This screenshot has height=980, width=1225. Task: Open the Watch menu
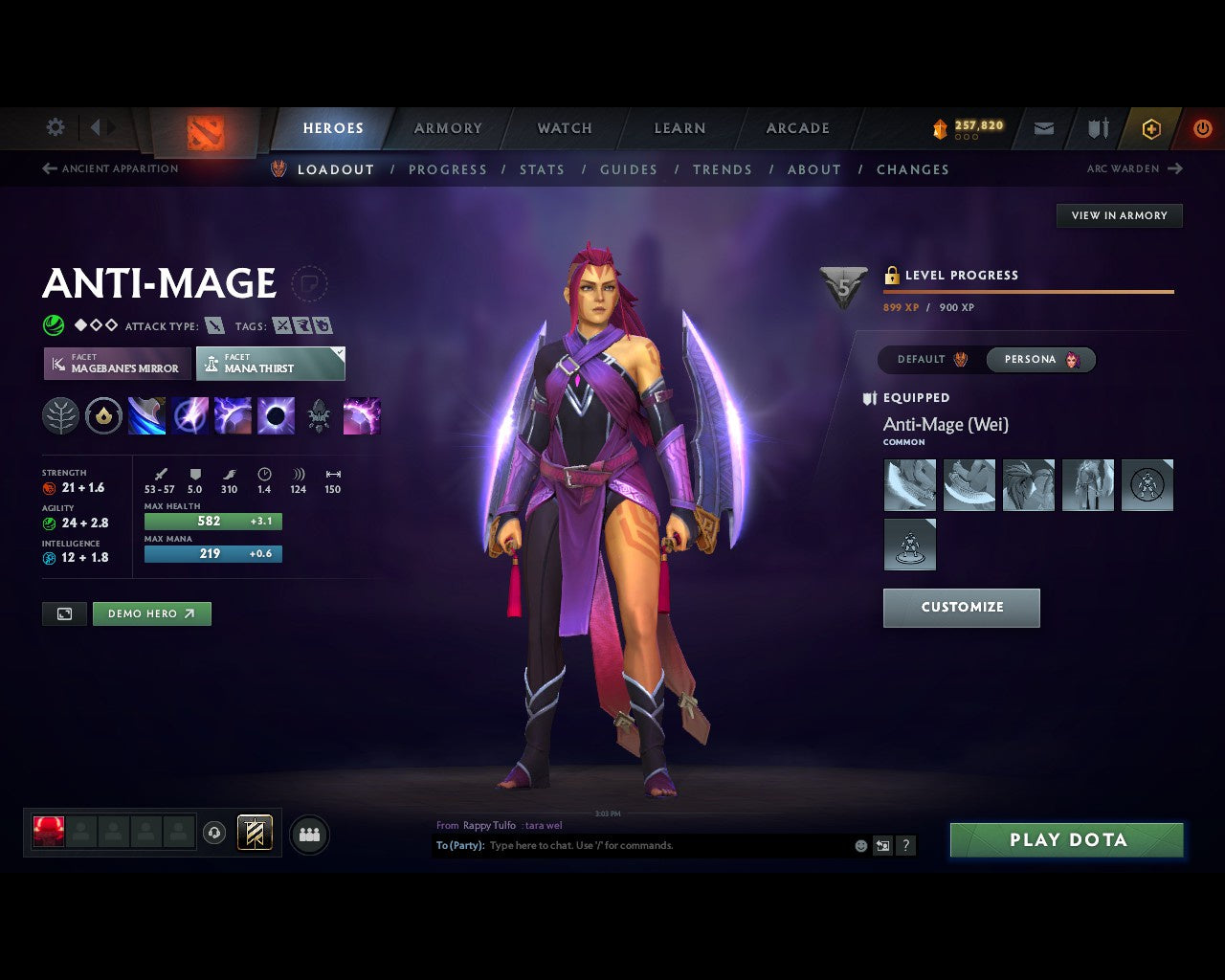coord(564,127)
